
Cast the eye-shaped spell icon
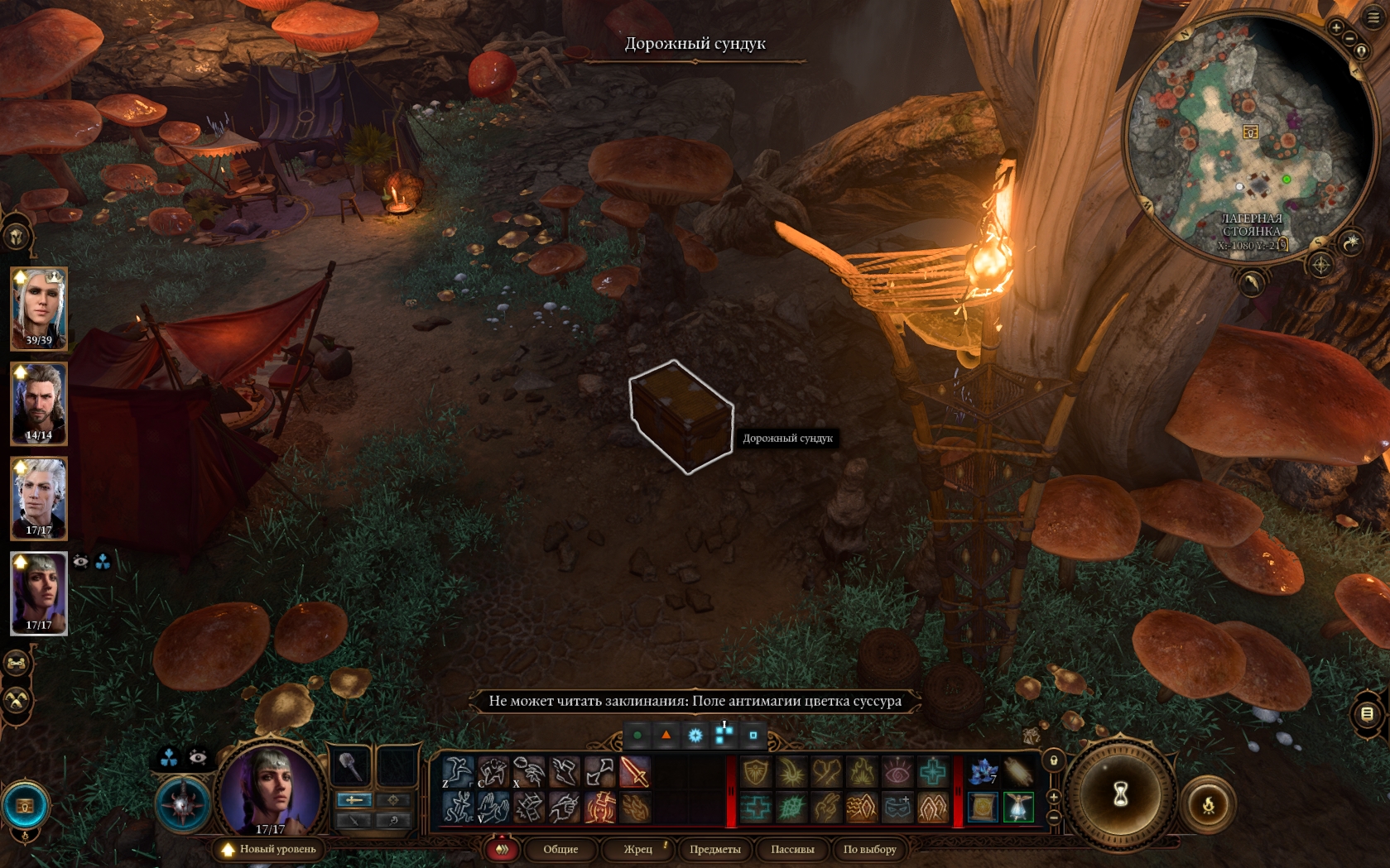point(897,772)
